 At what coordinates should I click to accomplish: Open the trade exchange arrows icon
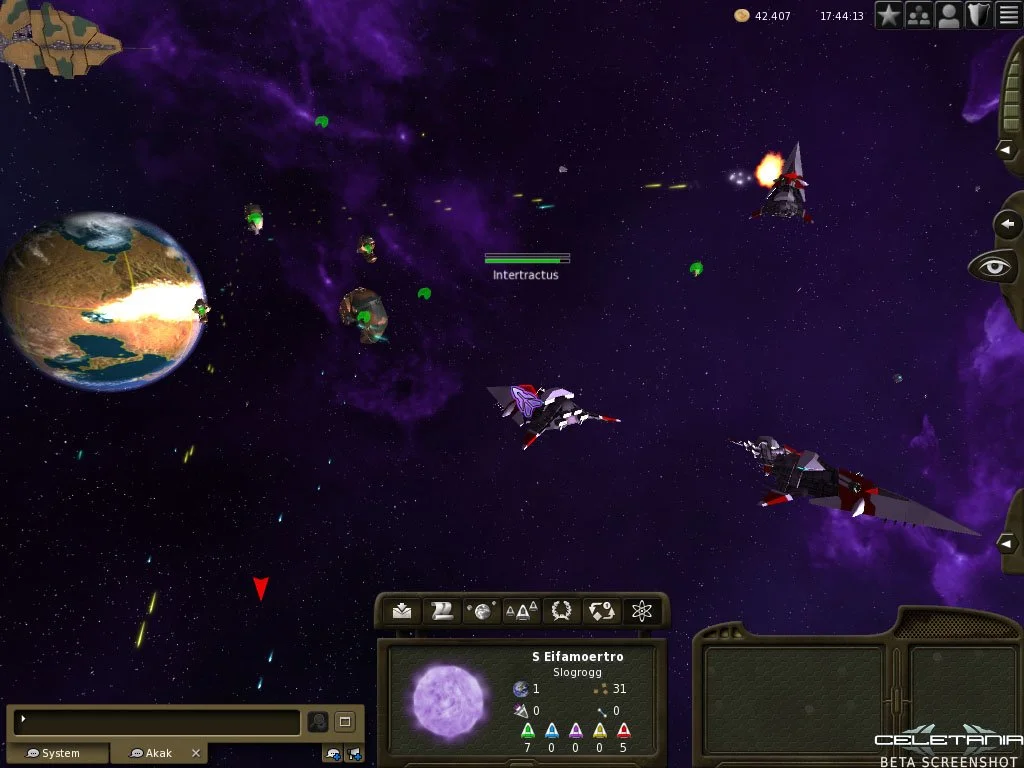pyautogui.click(x=602, y=611)
